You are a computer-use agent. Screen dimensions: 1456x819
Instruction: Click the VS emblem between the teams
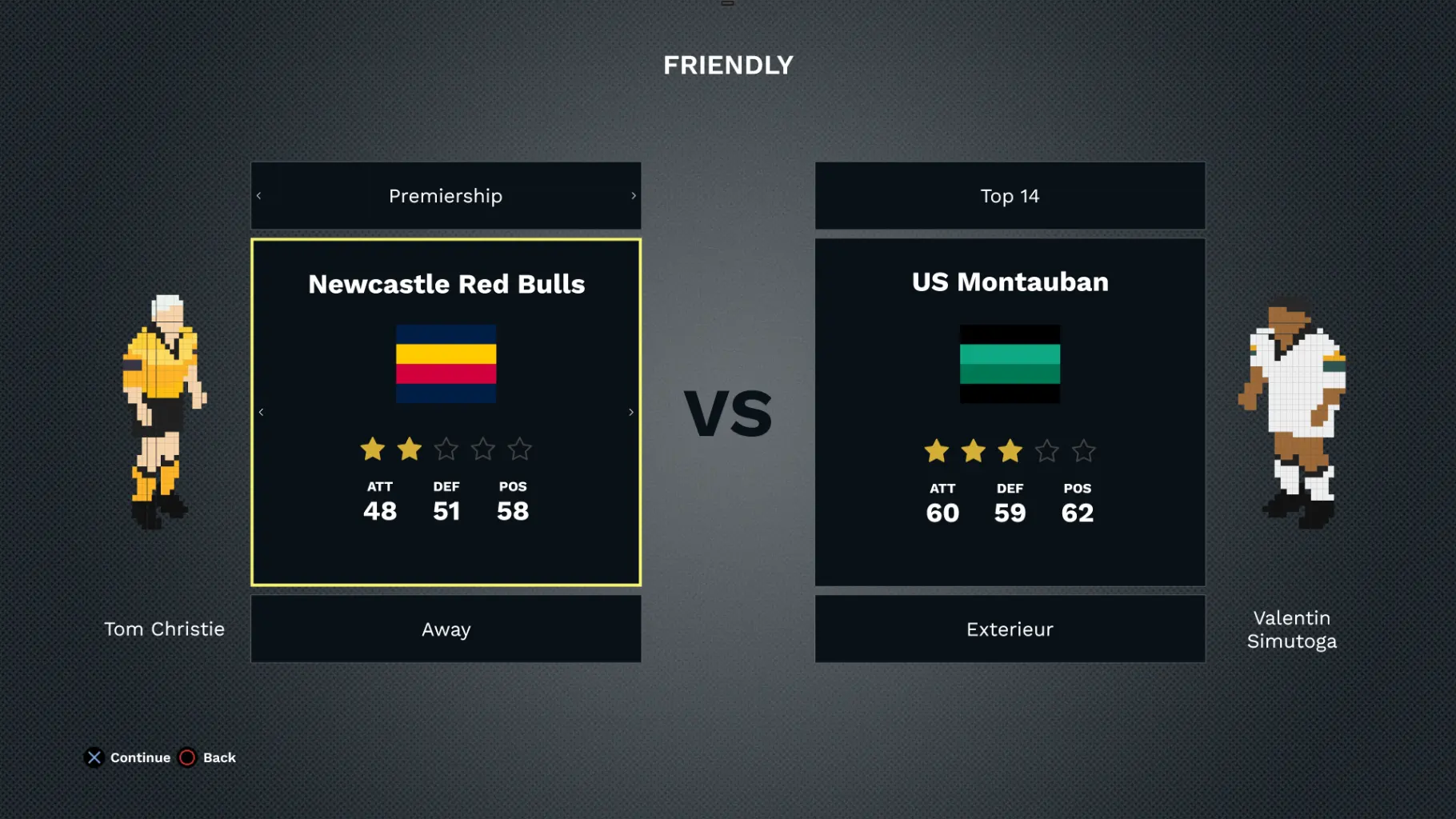tap(728, 412)
